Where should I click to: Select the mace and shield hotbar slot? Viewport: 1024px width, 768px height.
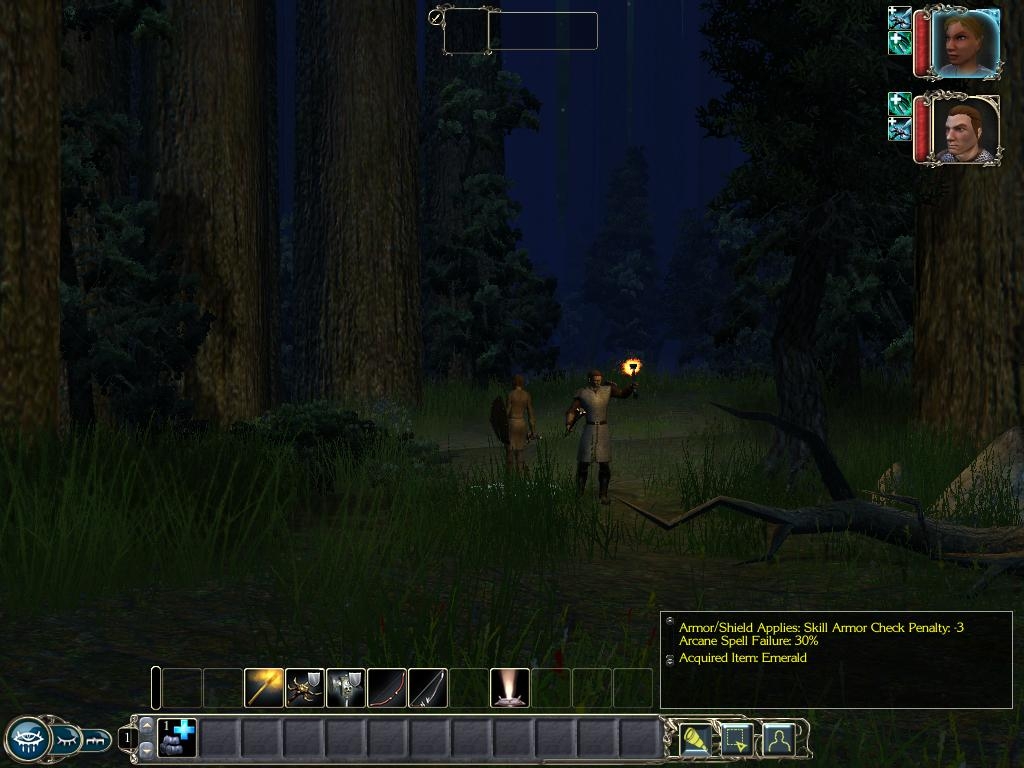(x=345, y=688)
